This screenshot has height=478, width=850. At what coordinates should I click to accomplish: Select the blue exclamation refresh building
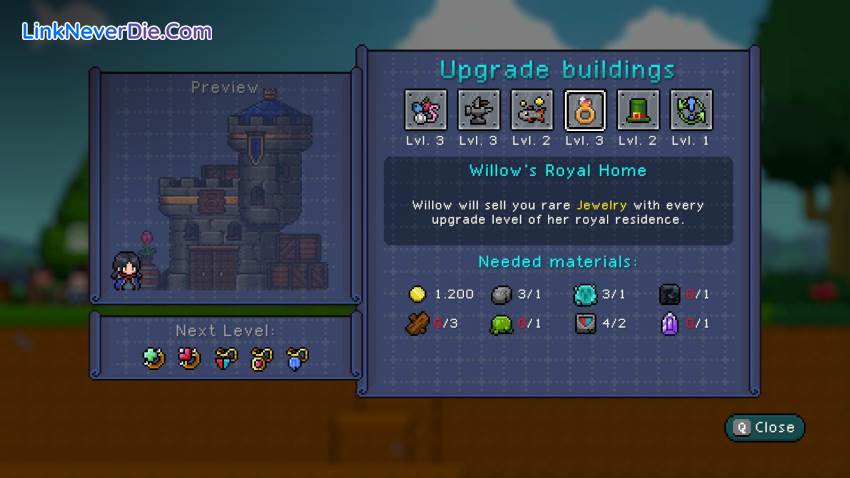[691, 110]
